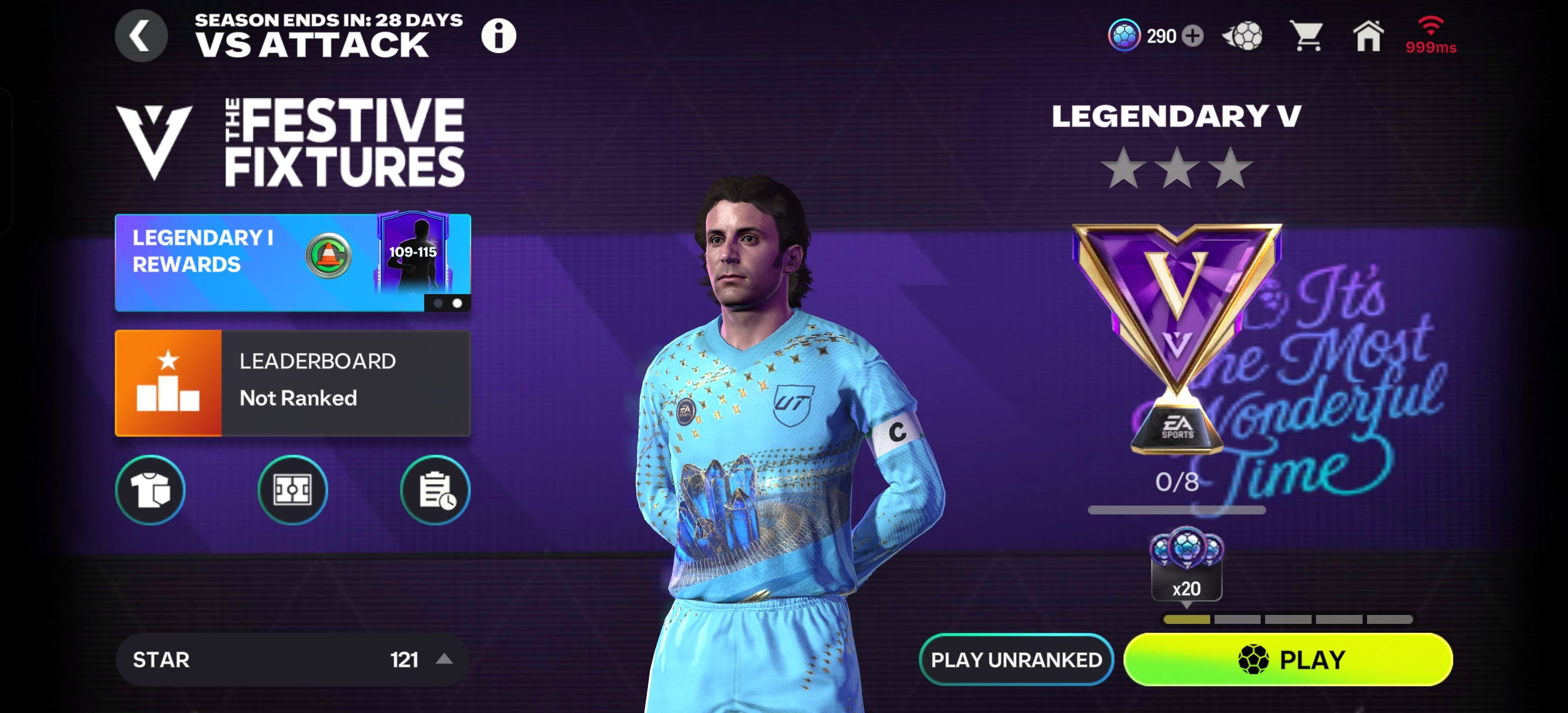Add more gems with the plus button
Image resolution: width=1568 pixels, height=713 pixels.
pos(1192,36)
